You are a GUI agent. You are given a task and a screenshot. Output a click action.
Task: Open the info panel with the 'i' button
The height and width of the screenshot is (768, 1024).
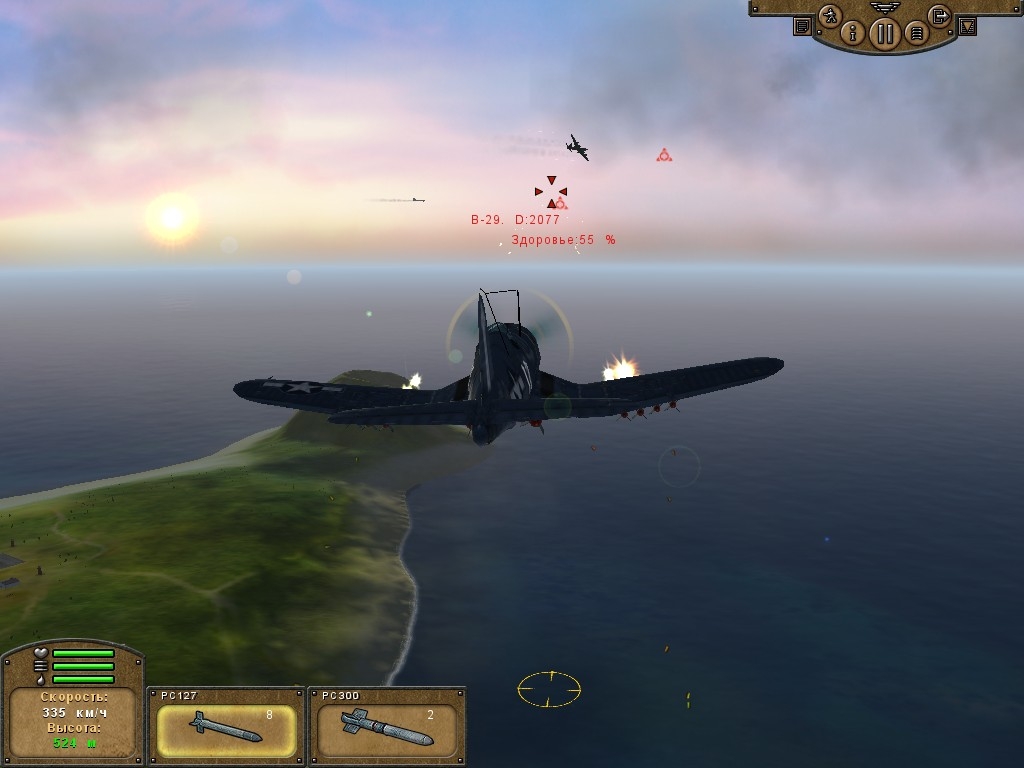pyautogui.click(x=853, y=33)
